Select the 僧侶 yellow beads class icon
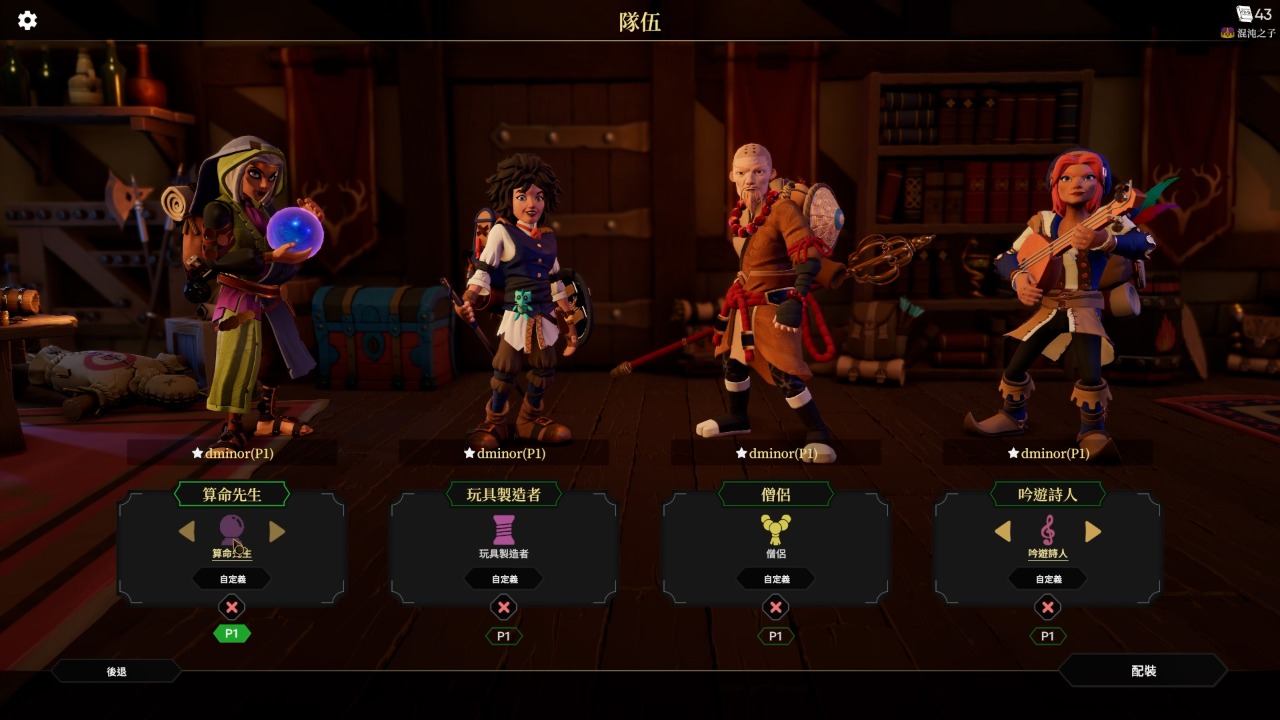1280x720 pixels. [x=776, y=529]
